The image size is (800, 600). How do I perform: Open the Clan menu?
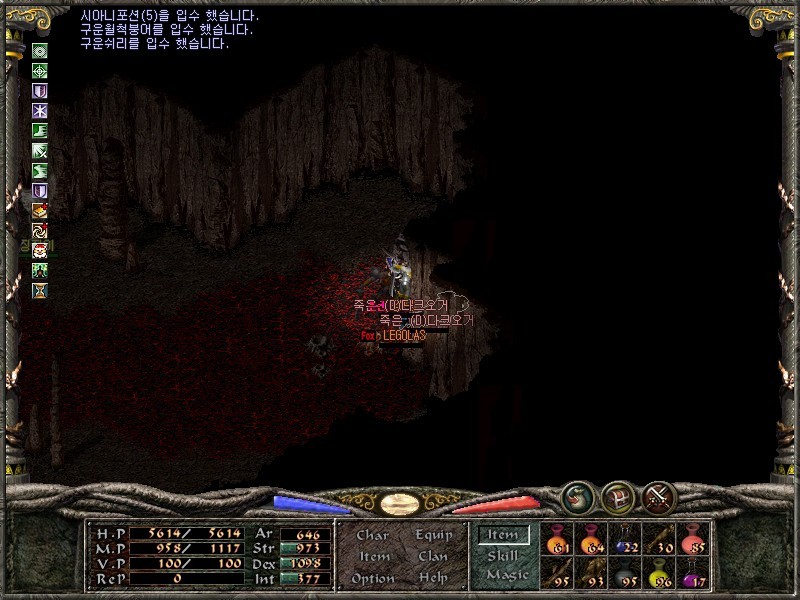coord(433,557)
